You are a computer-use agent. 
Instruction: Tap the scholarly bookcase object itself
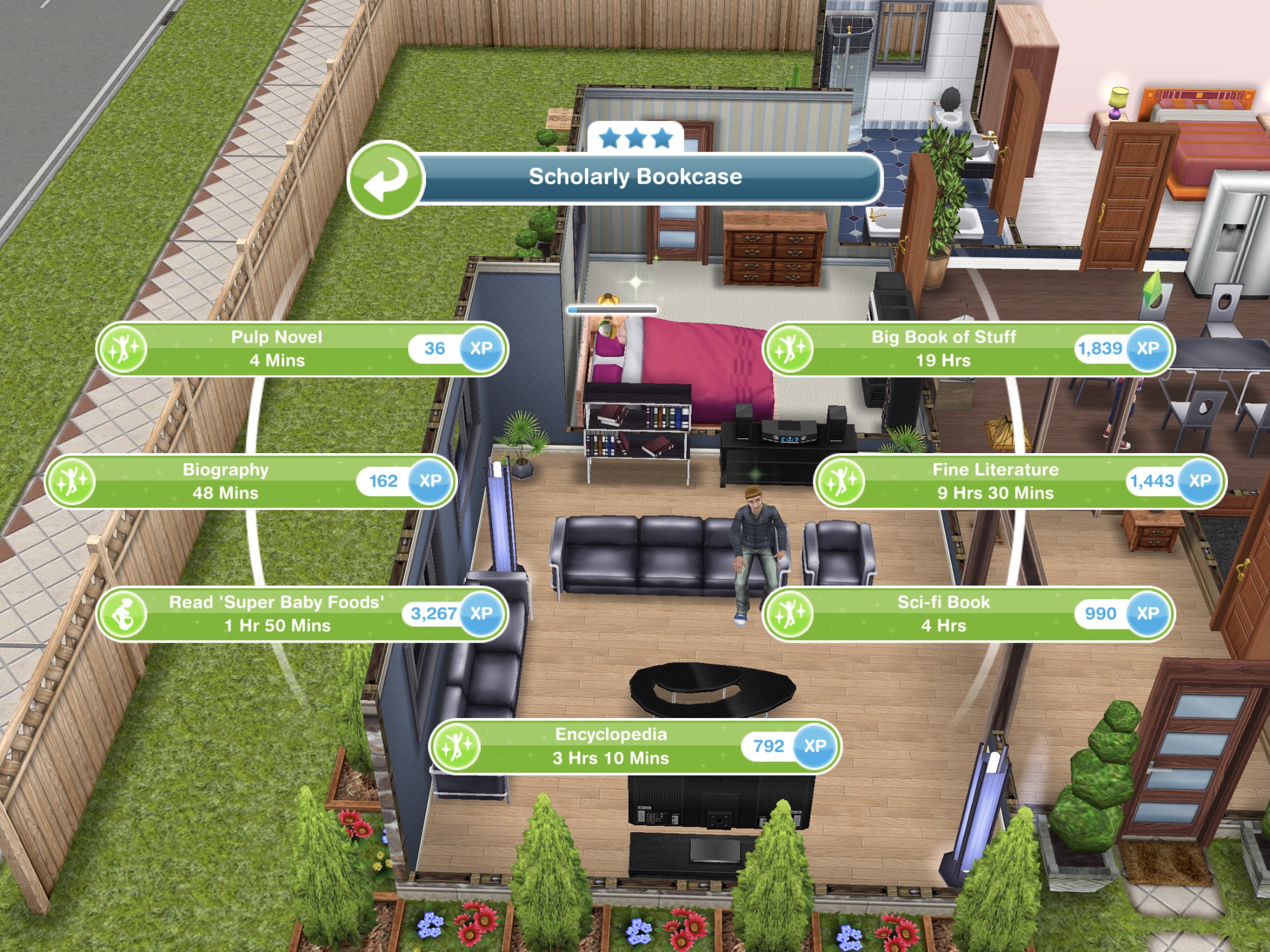point(637,436)
